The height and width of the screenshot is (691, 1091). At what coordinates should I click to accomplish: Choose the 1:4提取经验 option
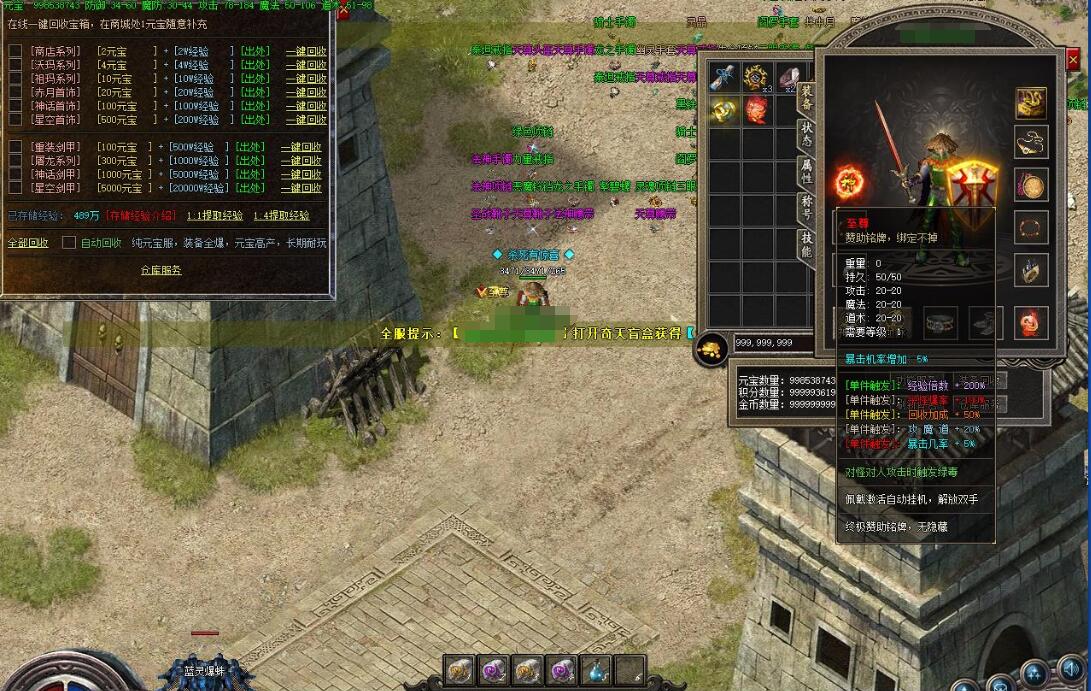[281, 215]
